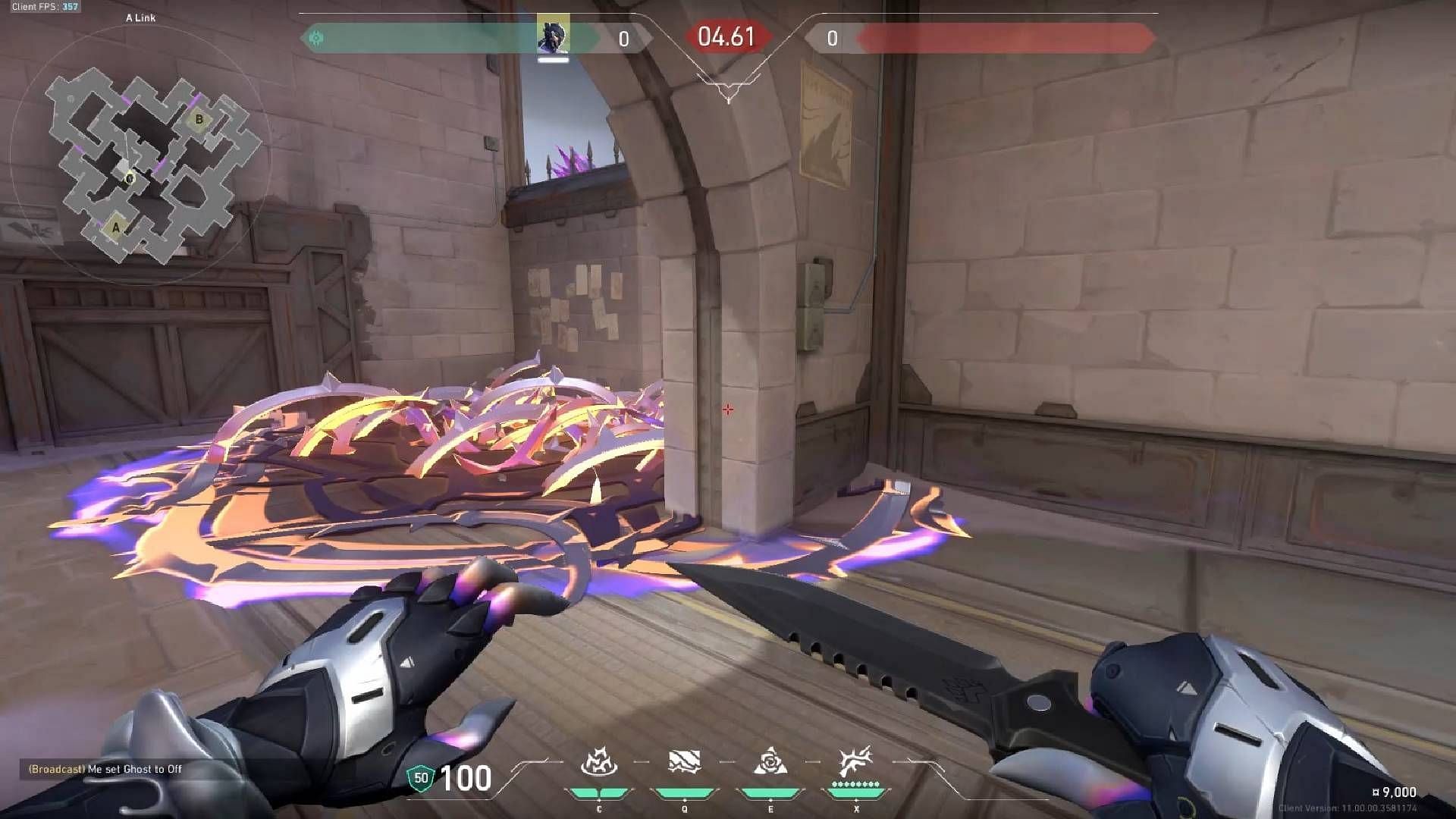Click the A site marker on minimap
This screenshot has height=819, width=1456.
[115, 226]
